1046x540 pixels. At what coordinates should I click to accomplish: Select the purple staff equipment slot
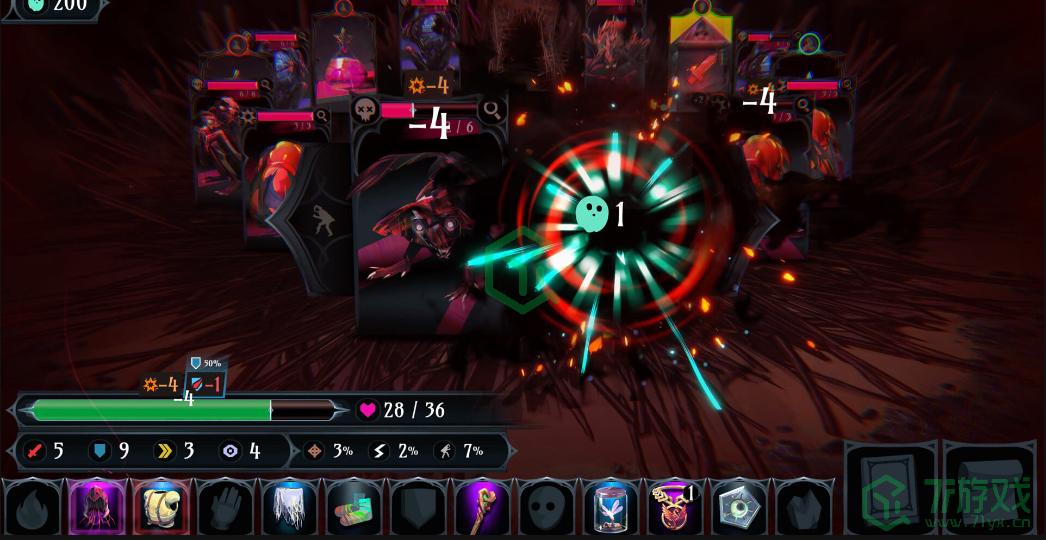(x=482, y=507)
